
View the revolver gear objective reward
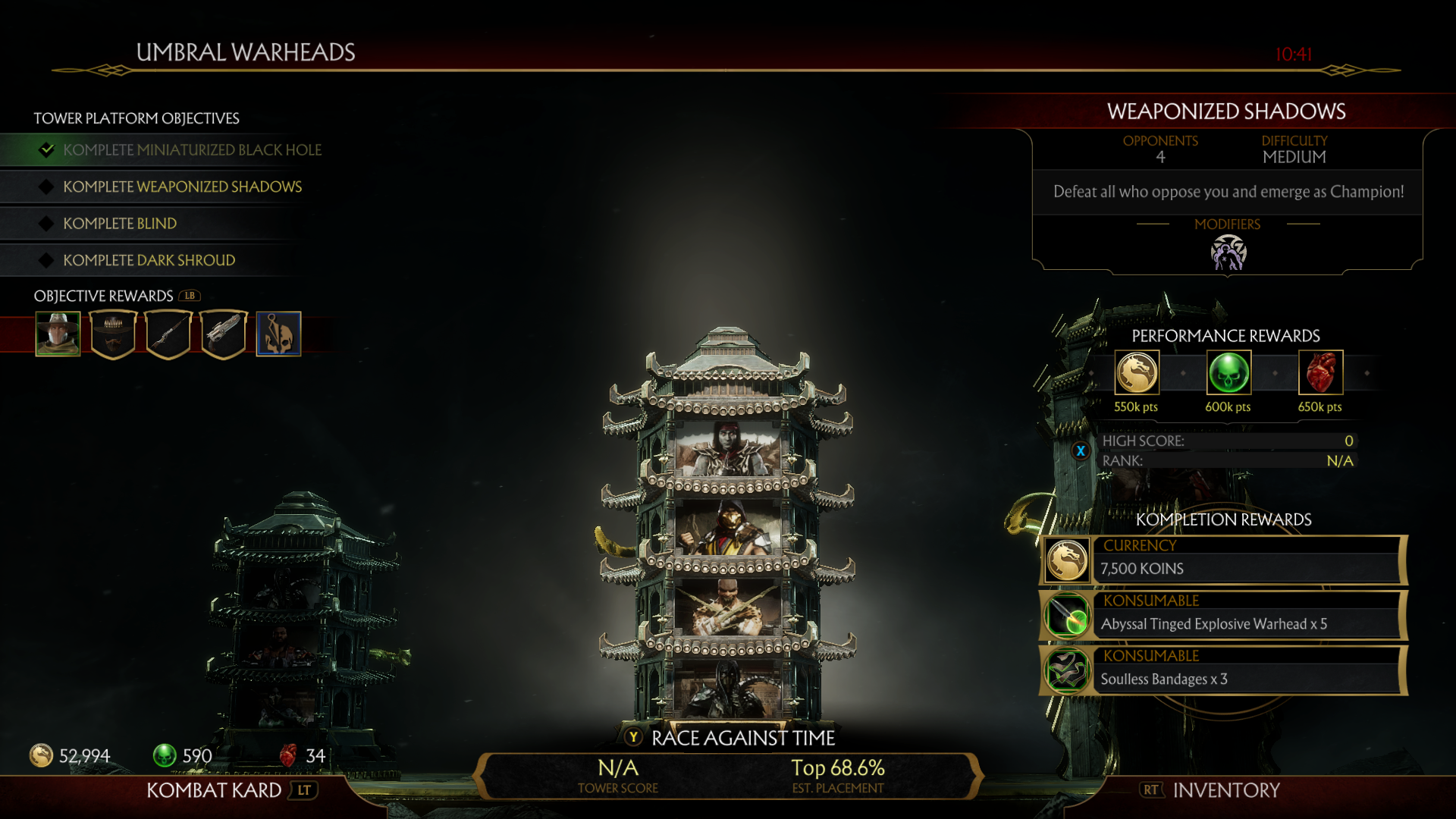click(x=224, y=334)
